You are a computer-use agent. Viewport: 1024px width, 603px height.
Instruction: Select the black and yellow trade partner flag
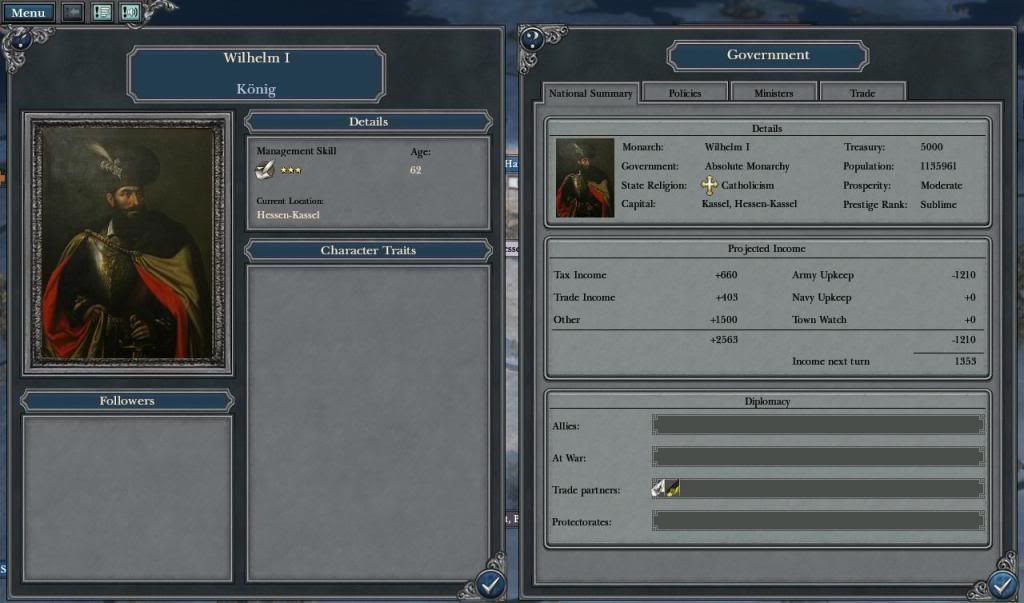click(x=673, y=488)
